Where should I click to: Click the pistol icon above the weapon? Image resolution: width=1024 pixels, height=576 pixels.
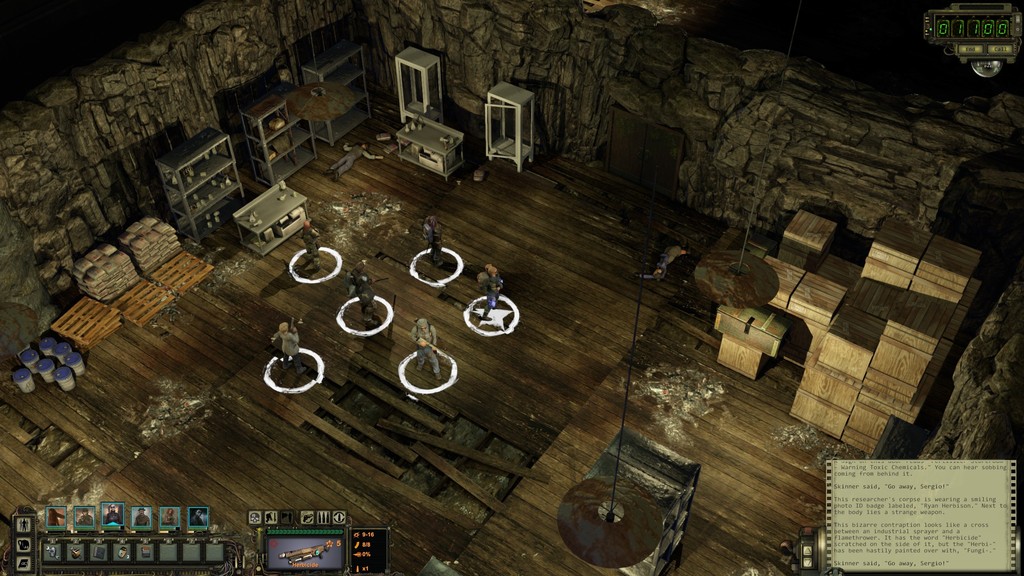tap(305, 517)
